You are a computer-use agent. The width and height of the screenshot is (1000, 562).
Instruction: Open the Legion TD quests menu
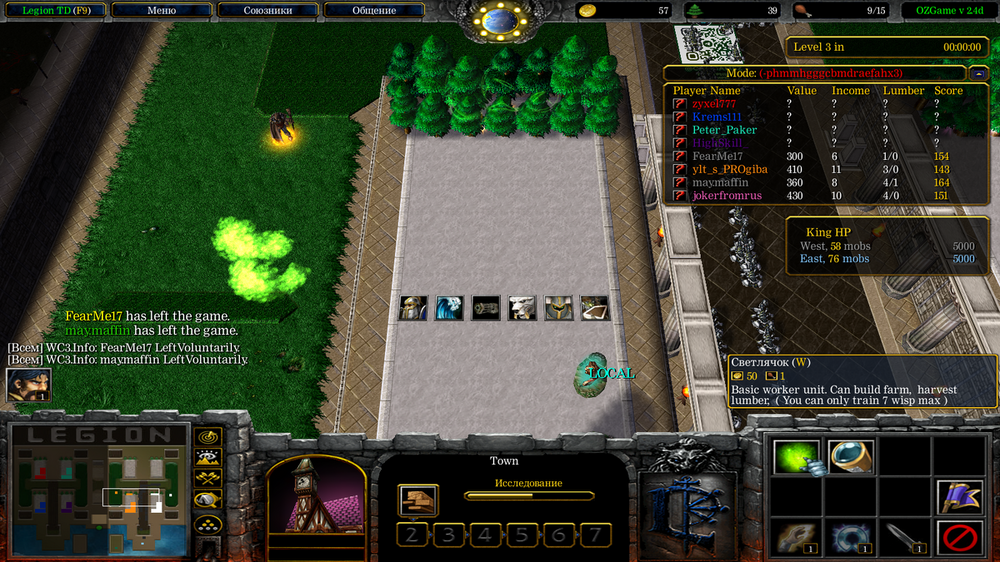[x=55, y=10]
